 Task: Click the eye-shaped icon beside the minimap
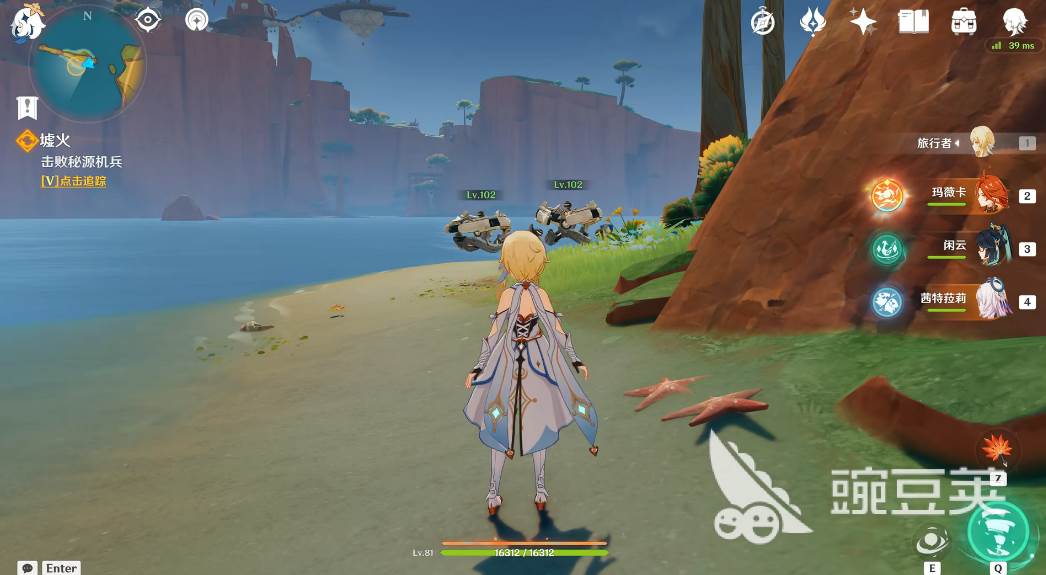click(148, 19)
